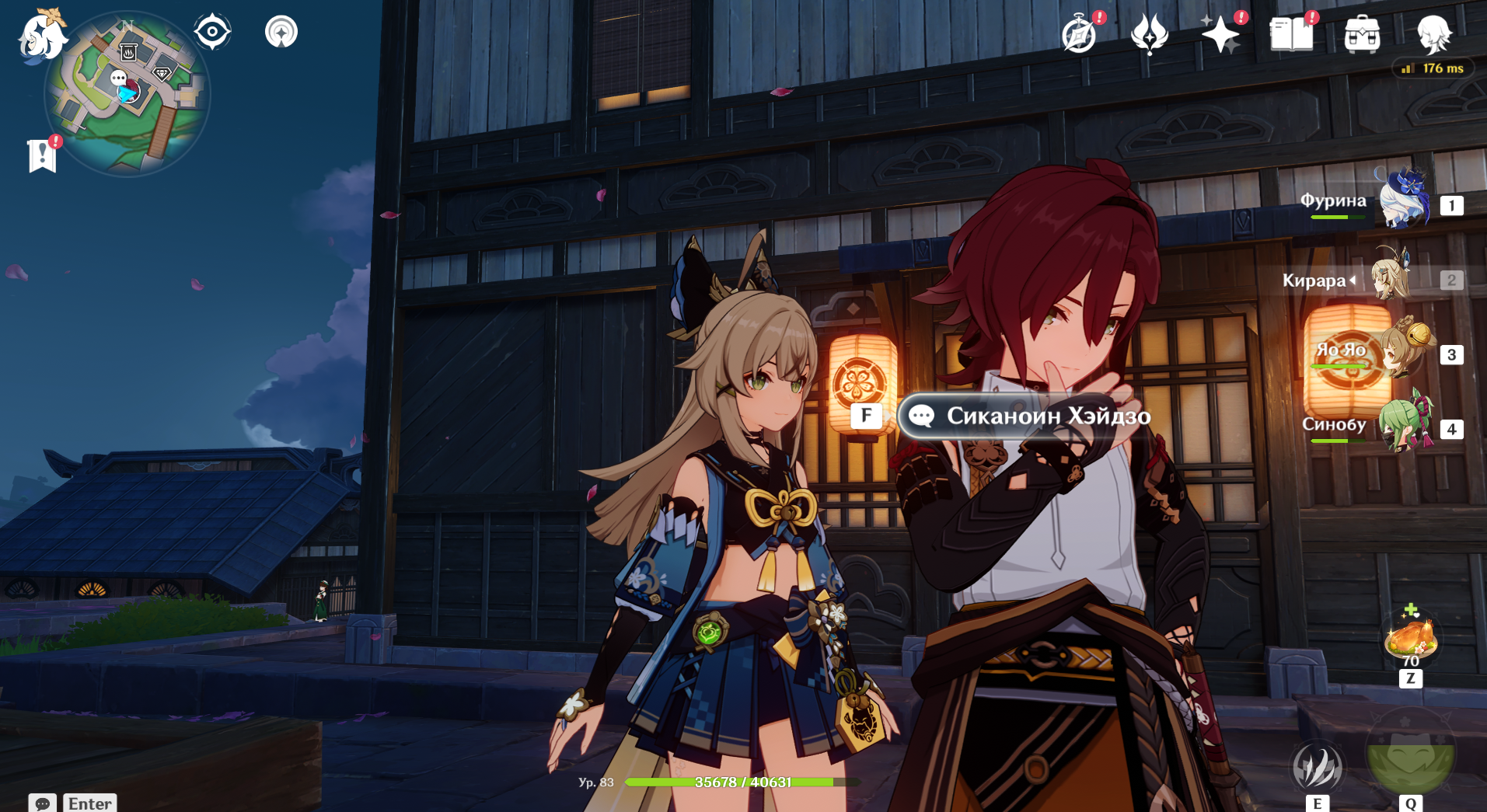Open the chat box

tap(43, 803)
